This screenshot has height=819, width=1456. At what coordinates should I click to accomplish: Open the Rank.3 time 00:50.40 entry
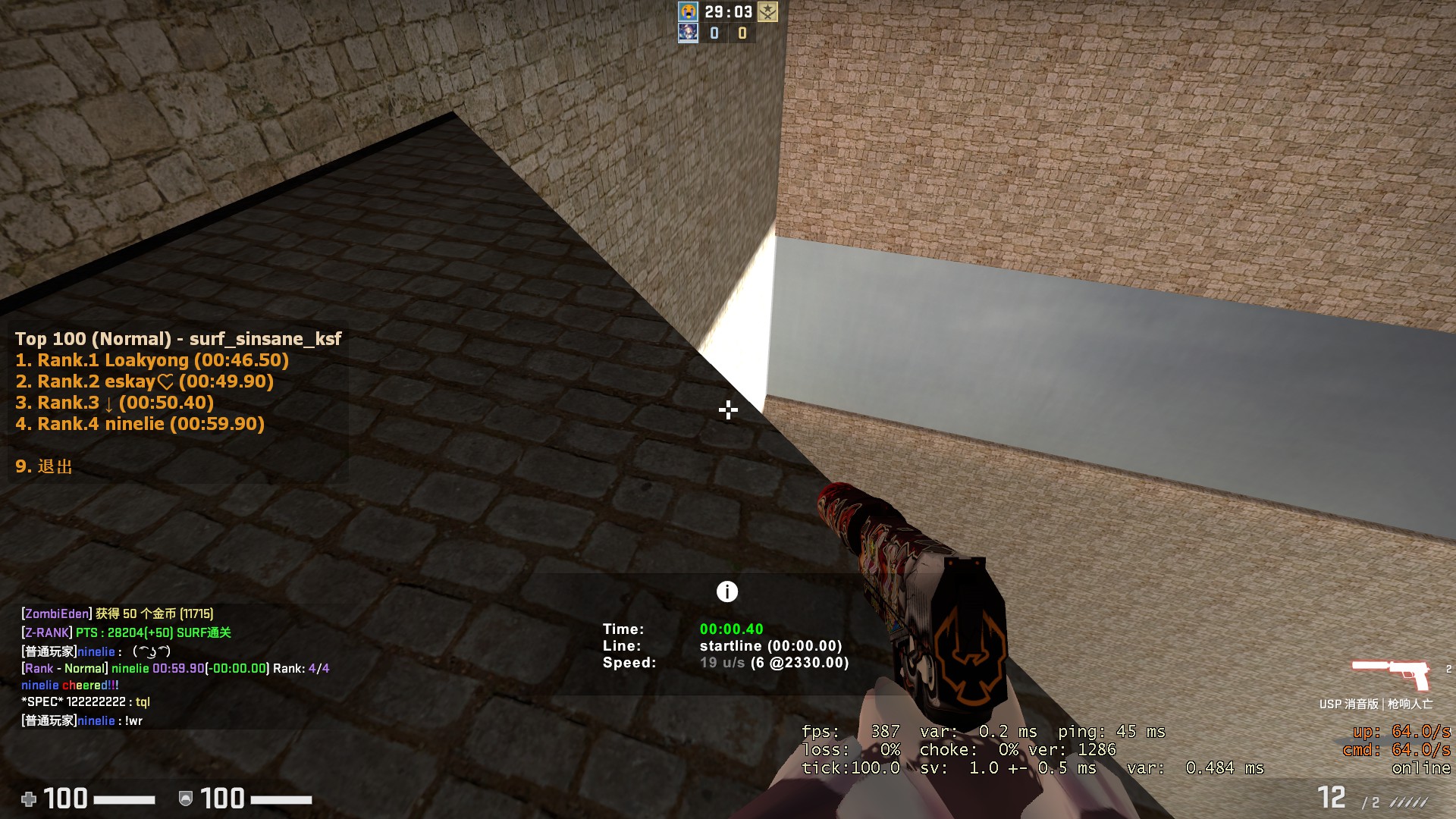(x=115, y=403)
